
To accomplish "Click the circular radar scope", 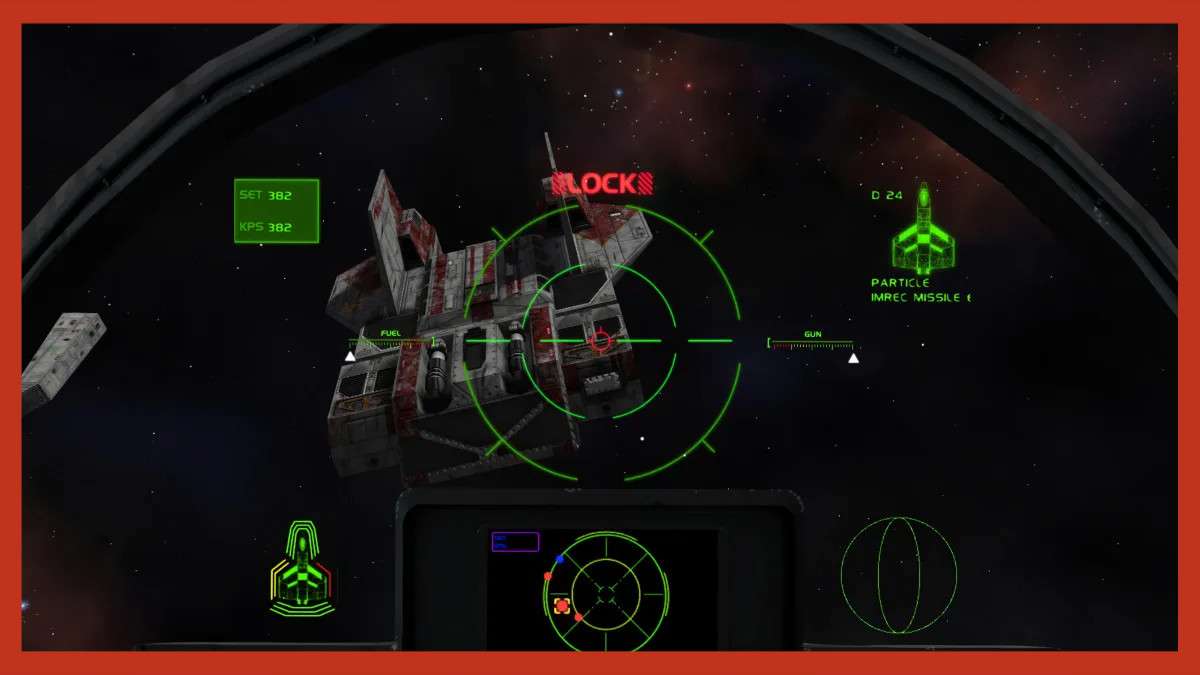I will (606, 593).
